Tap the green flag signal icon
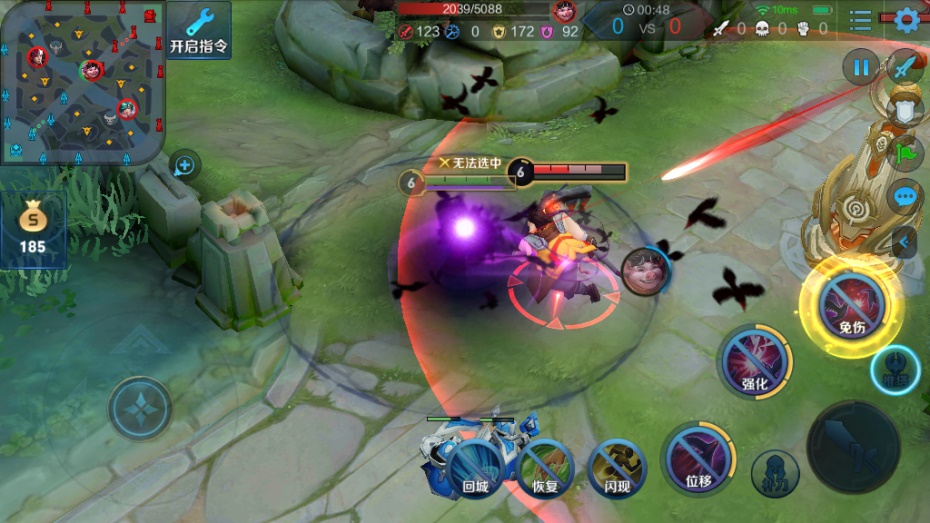The image size is (930, 523). [905, 153]
